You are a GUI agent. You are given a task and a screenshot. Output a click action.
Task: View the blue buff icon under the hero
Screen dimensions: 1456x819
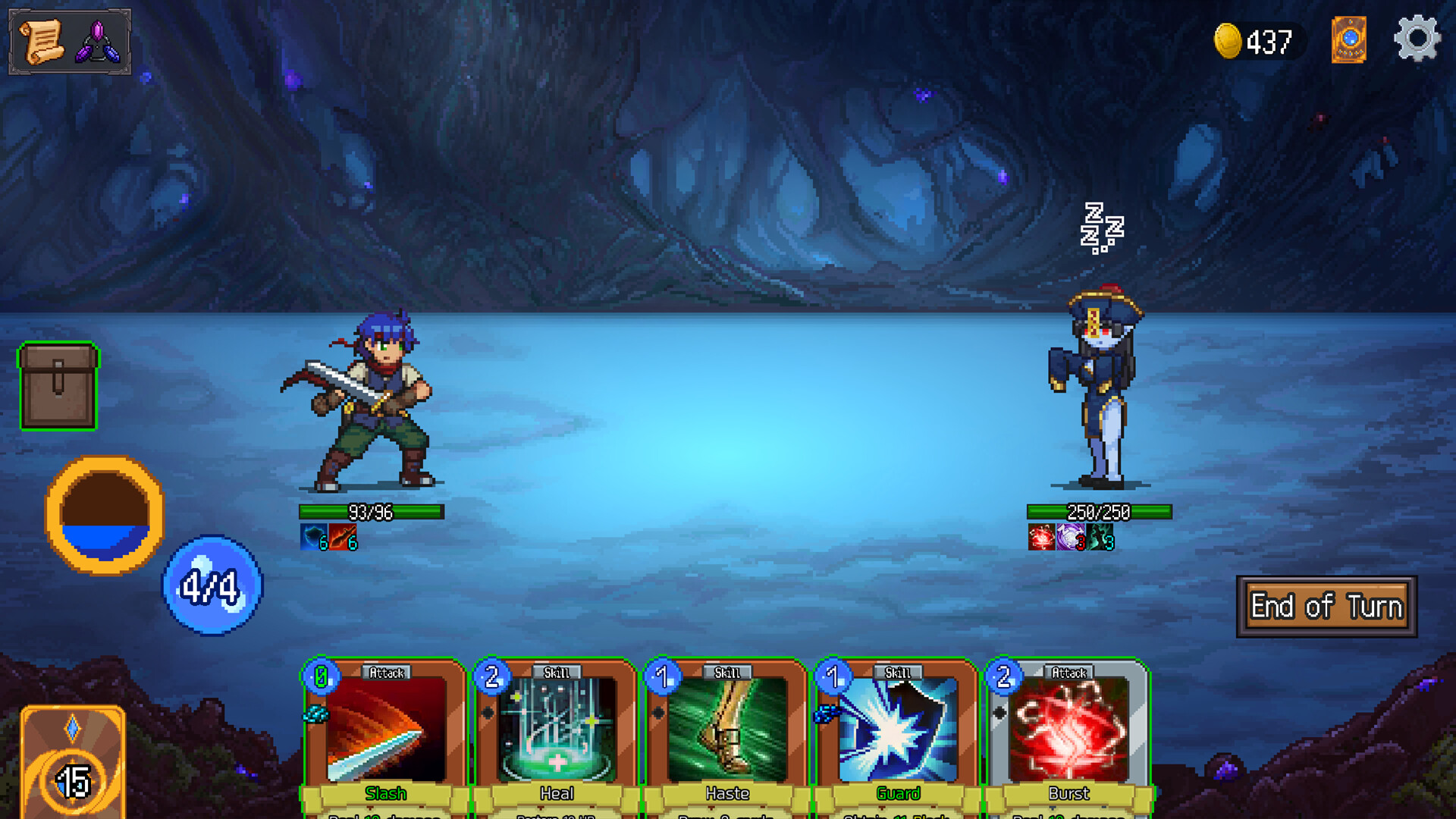(313, 537)
